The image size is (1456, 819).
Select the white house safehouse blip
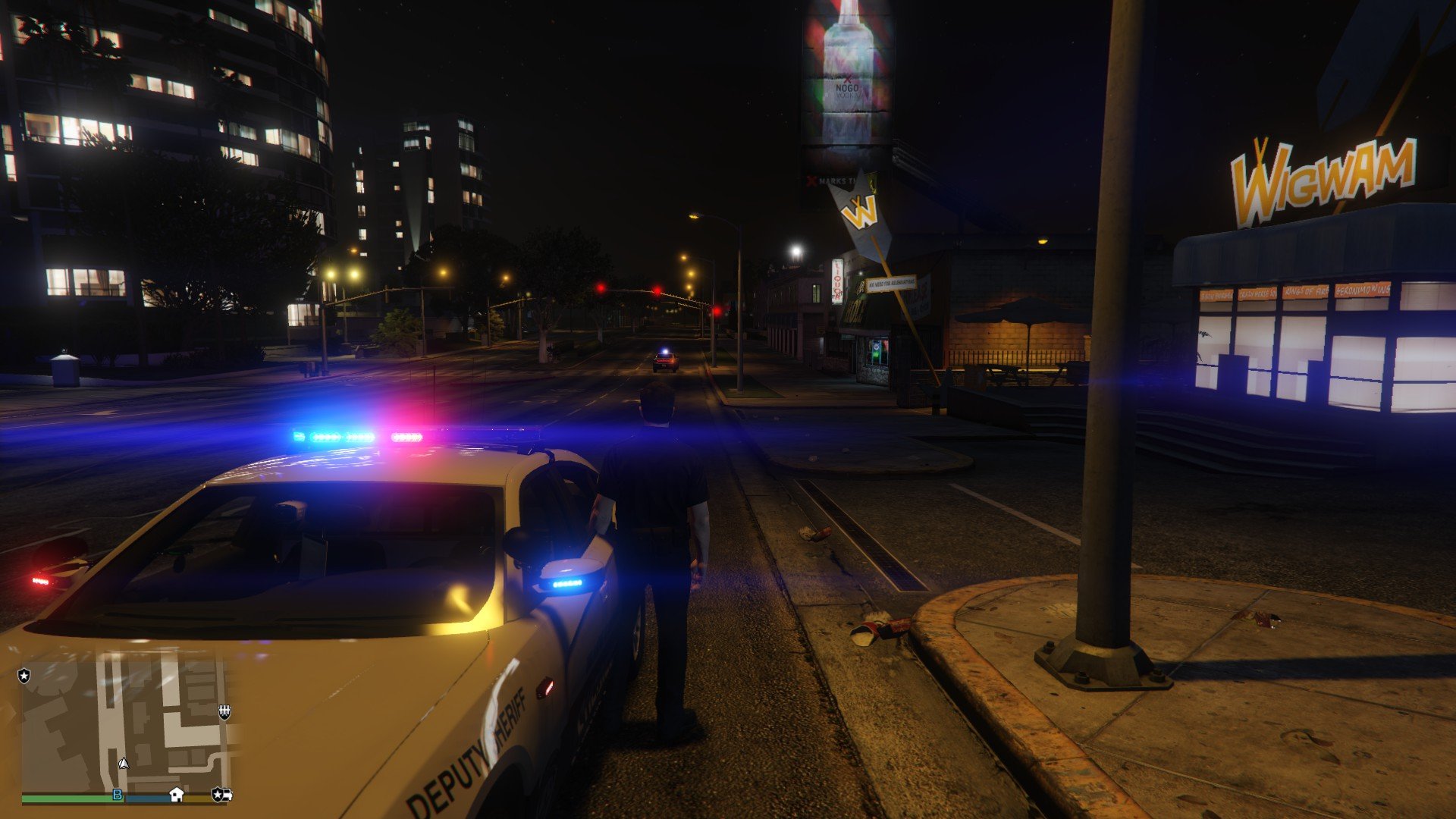(x=177, y=794)
